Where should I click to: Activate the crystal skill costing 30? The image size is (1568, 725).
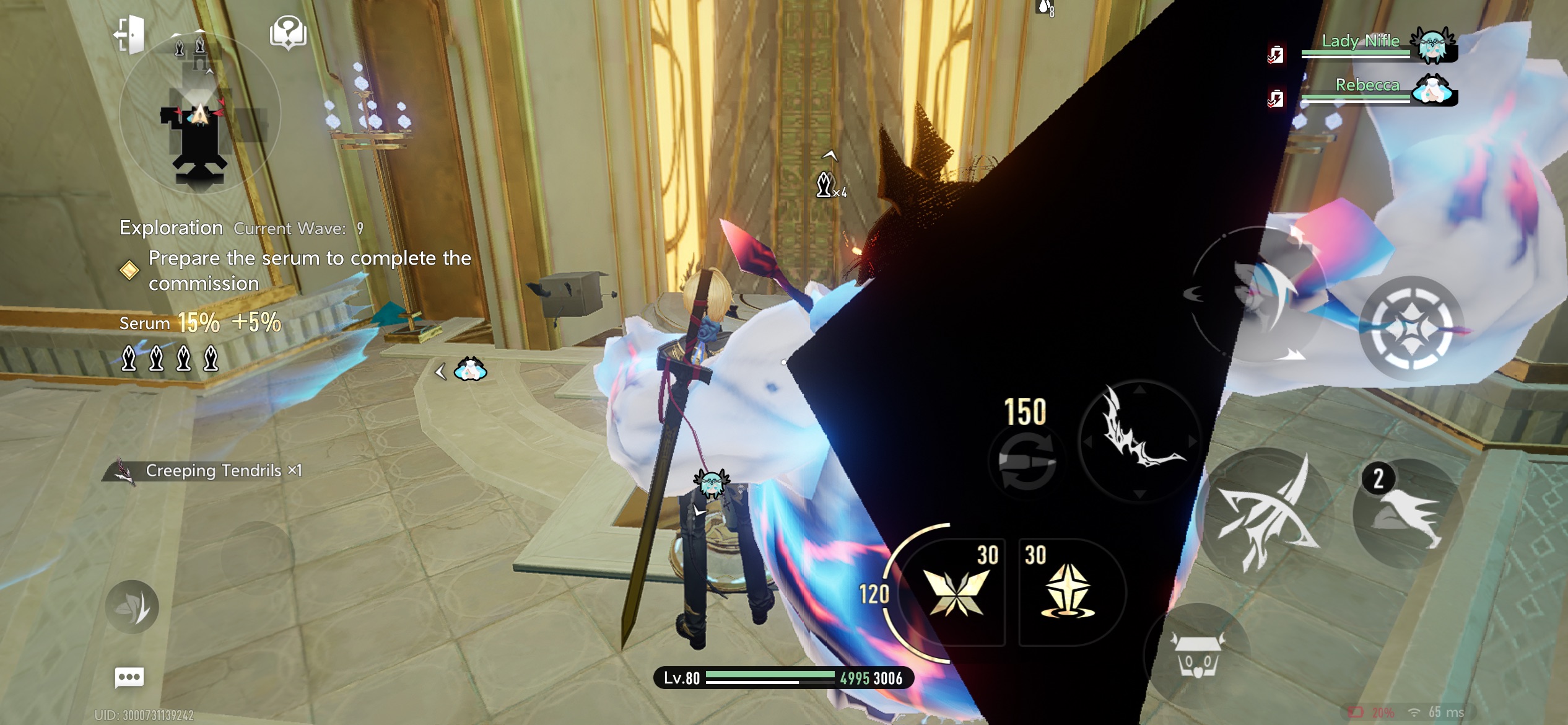point(1069,592)
